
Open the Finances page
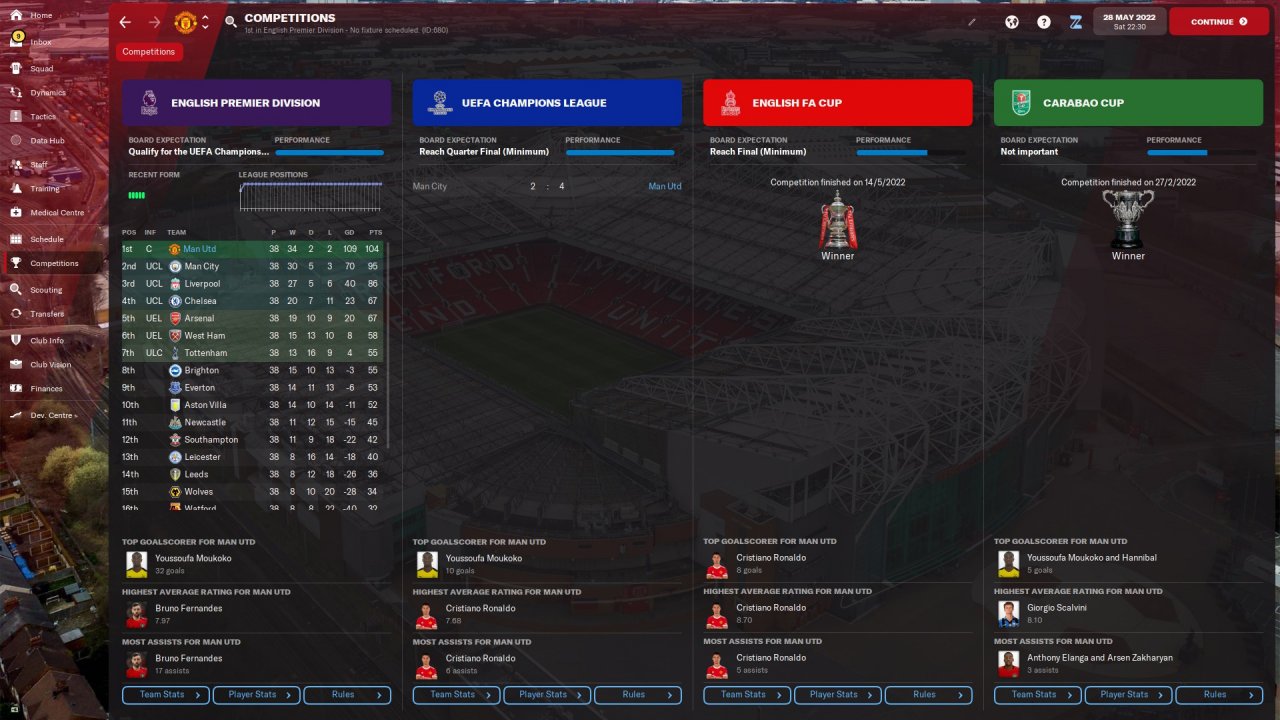tap(46, 389)
